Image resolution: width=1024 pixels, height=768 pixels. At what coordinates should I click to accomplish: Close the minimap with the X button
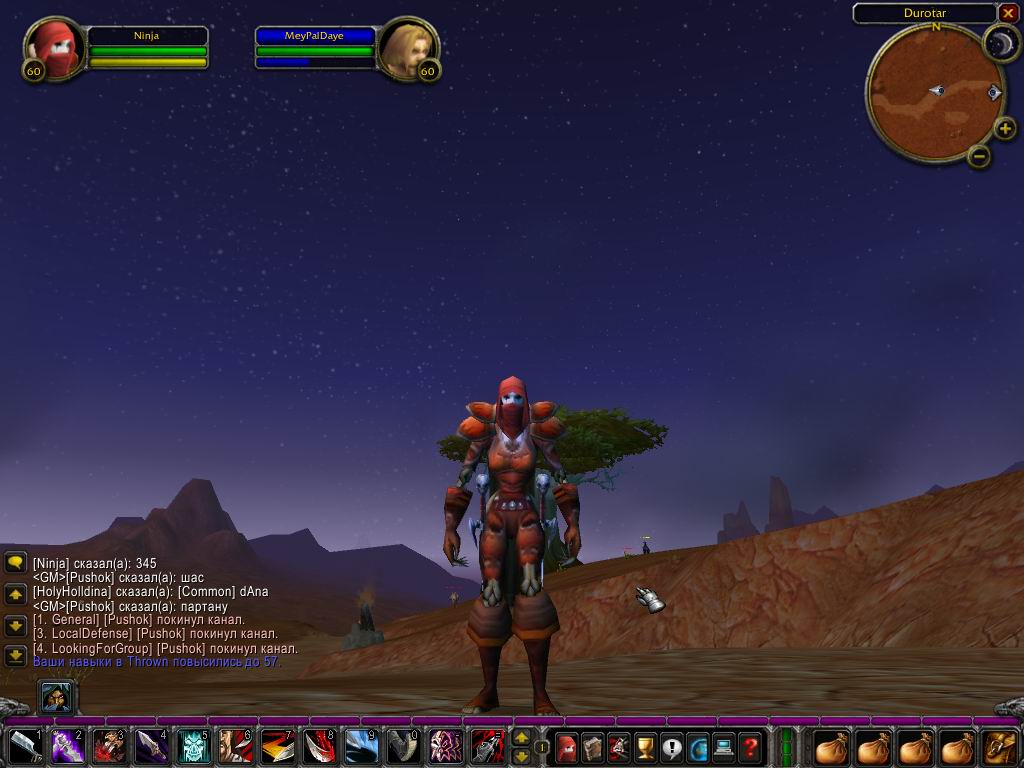1007,13
